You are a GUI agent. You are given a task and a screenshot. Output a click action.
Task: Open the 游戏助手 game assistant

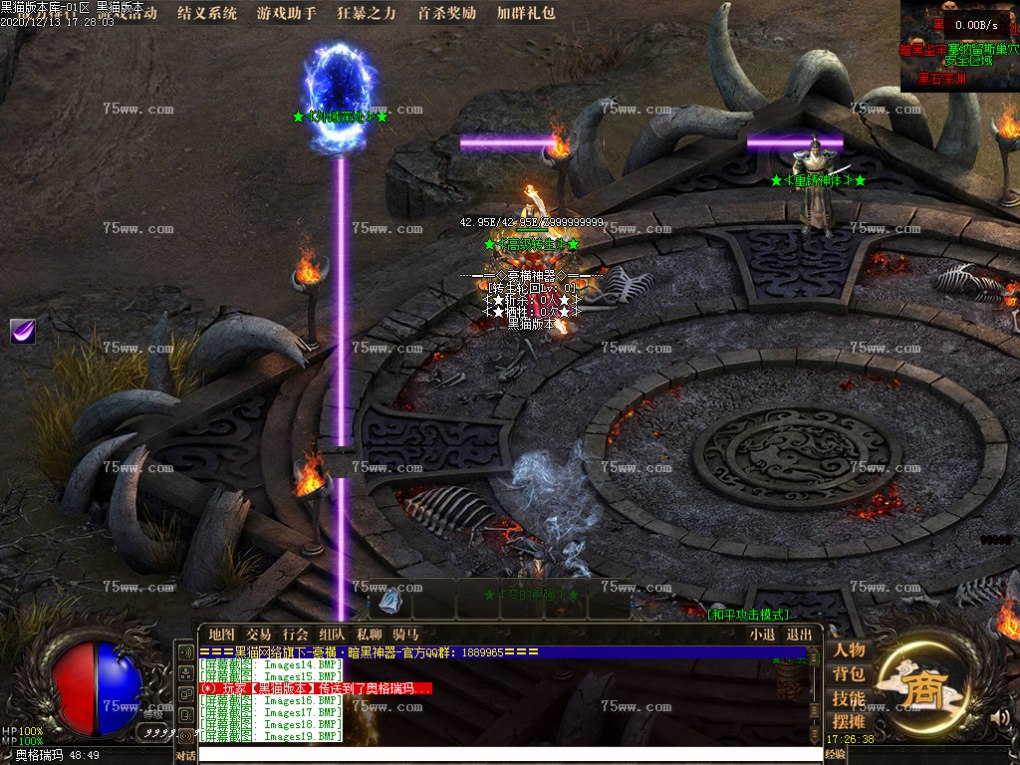point(287,14)
